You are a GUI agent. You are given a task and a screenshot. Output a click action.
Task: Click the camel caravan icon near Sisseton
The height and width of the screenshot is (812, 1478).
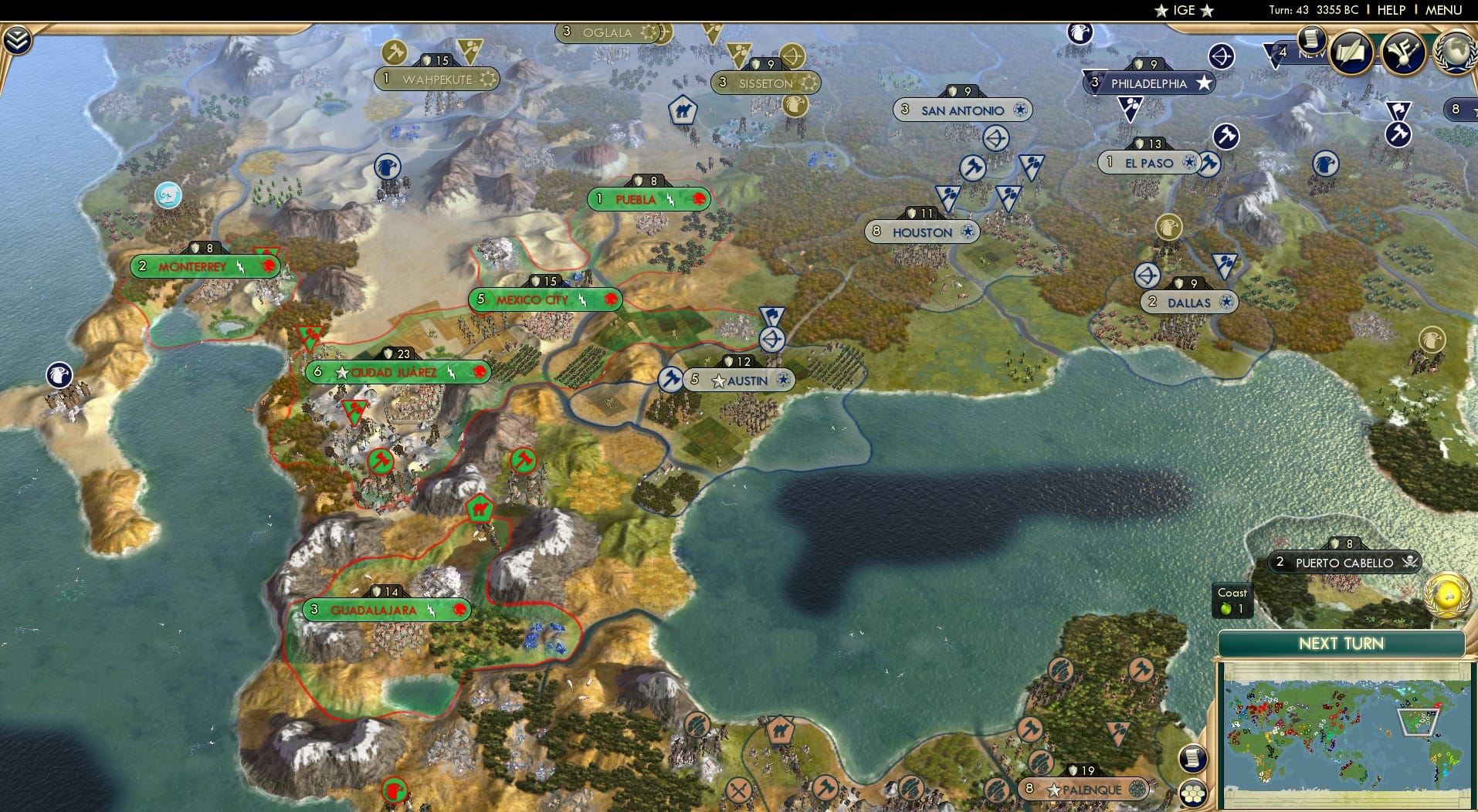pos(683,110)
